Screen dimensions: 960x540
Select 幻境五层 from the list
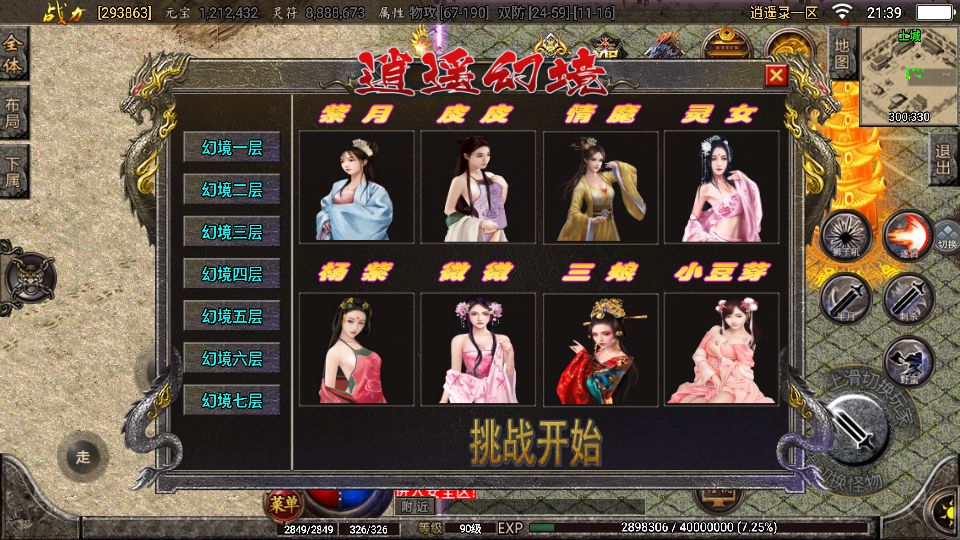coord(232,316)
